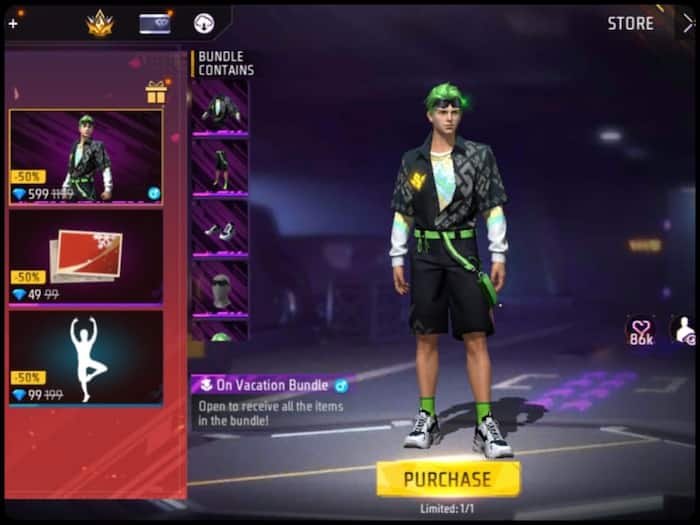View the shorts item in bundle contents
The image size is (700, 525).
219,166
